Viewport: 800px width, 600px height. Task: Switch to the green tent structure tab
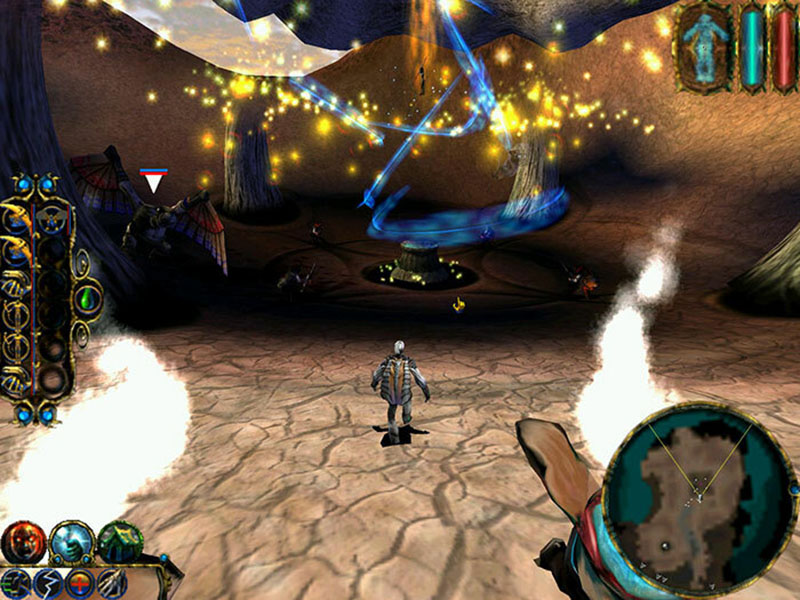click(x=120, y=542)
